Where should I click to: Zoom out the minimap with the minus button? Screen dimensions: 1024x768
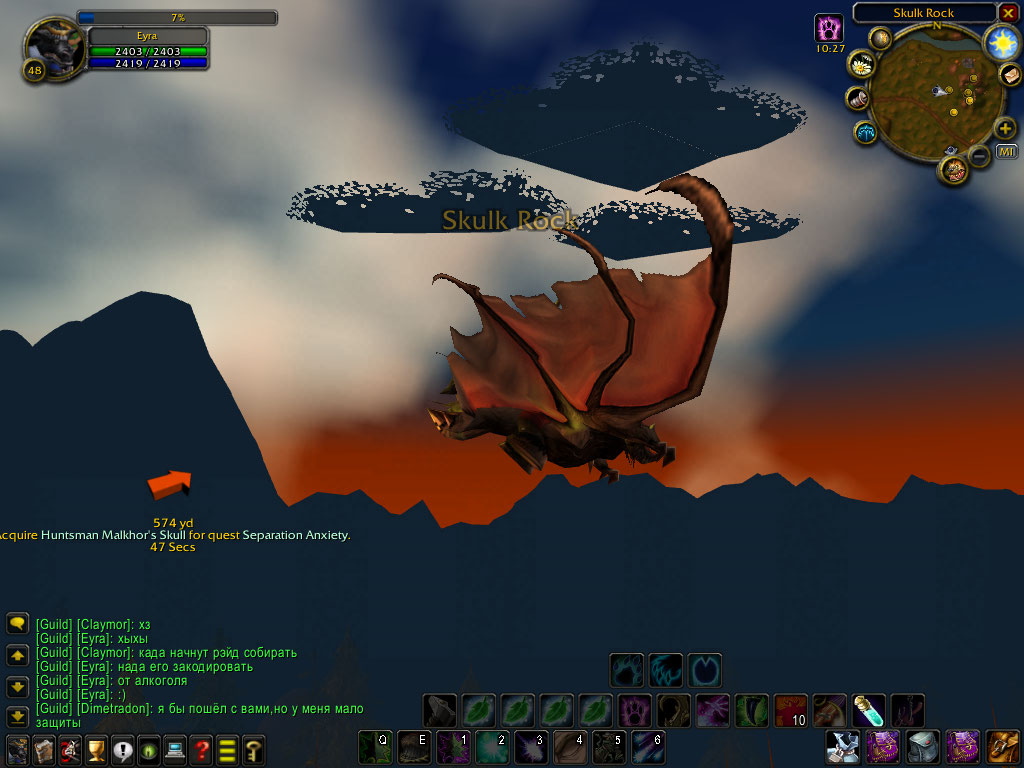click(x=980, y=154)
